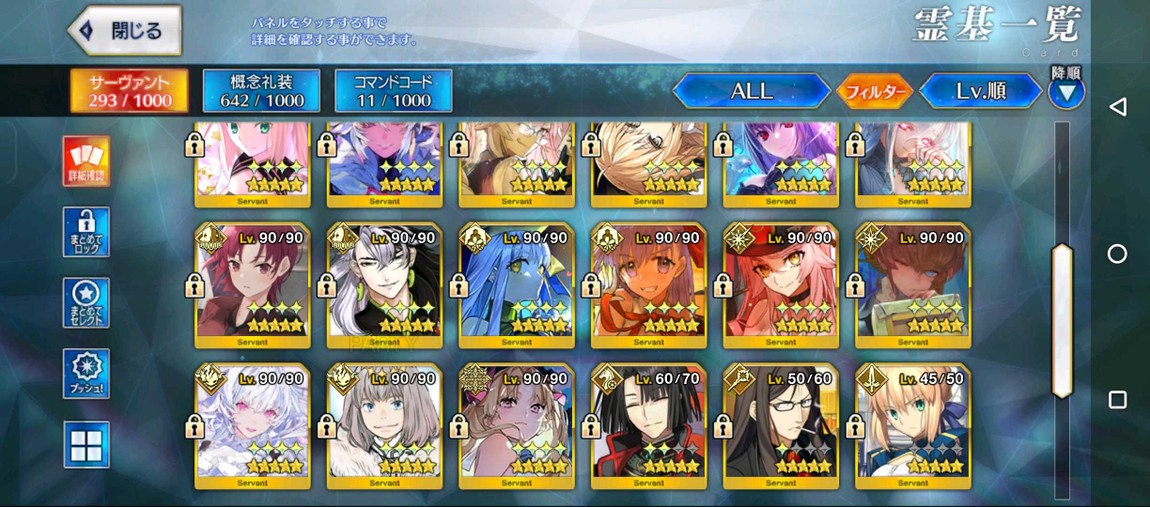Close the Spirit Origin list with 閉じる
Image resolution: width=1150 pixels, height=507 pixels.
pos(125,31)
